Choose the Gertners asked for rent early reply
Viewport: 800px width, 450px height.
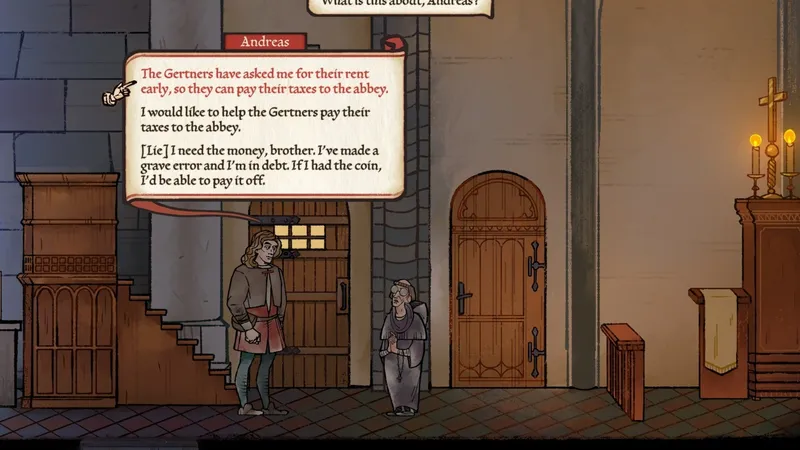(264, 81)
